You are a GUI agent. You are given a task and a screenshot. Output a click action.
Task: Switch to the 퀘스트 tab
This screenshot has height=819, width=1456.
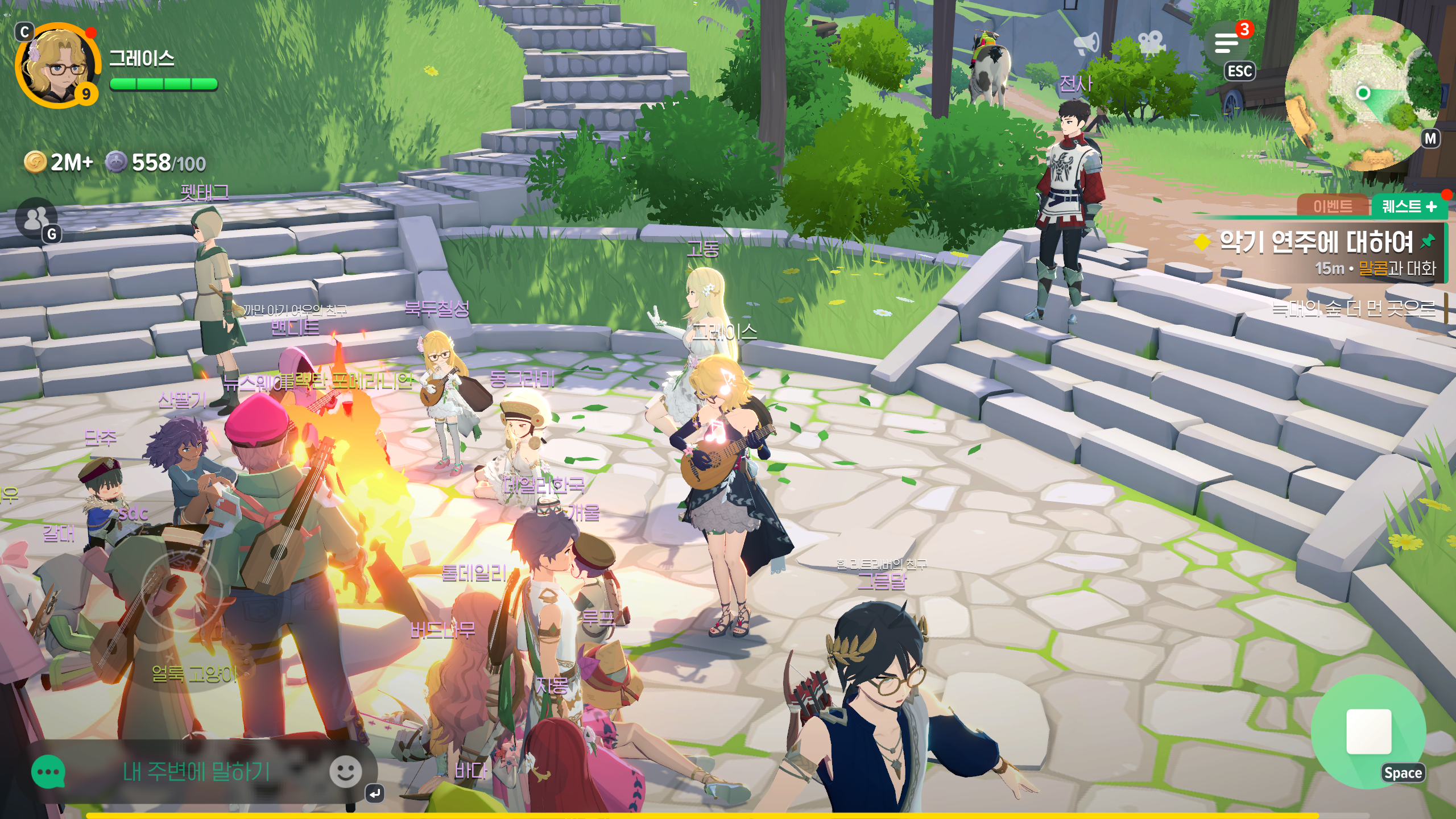(x=1408, y=206)
